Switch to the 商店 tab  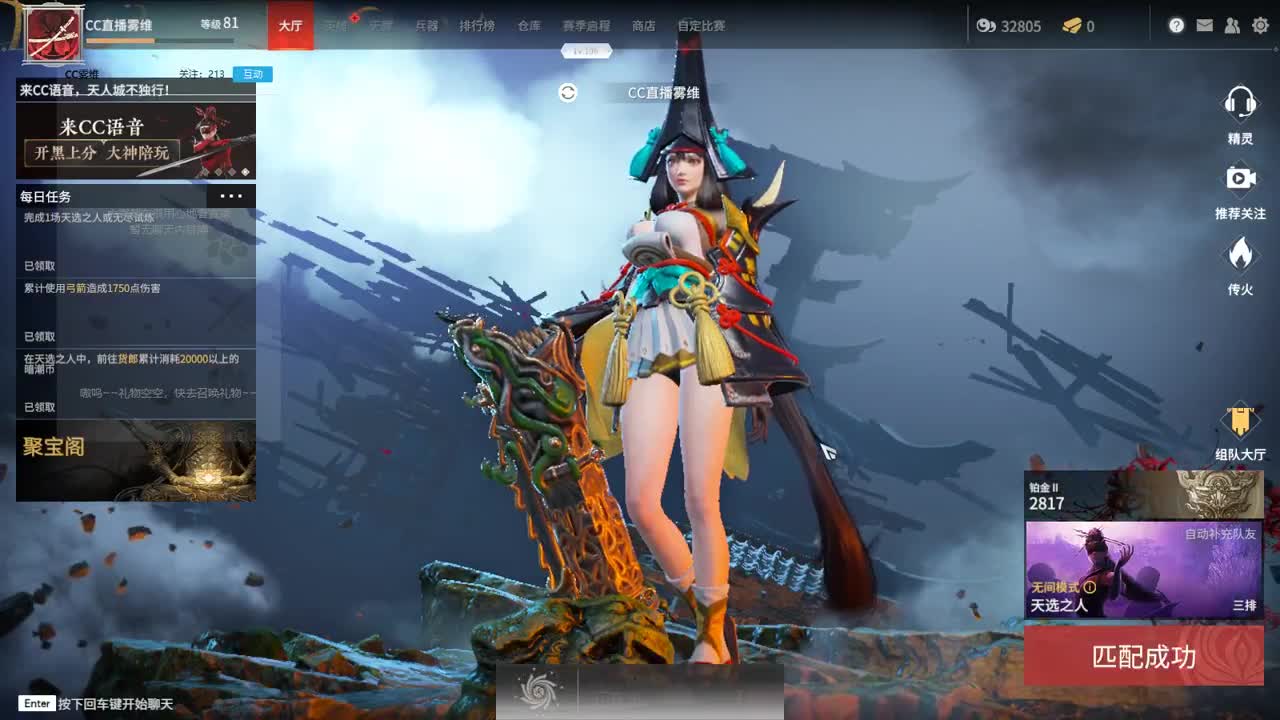point(643,27)
